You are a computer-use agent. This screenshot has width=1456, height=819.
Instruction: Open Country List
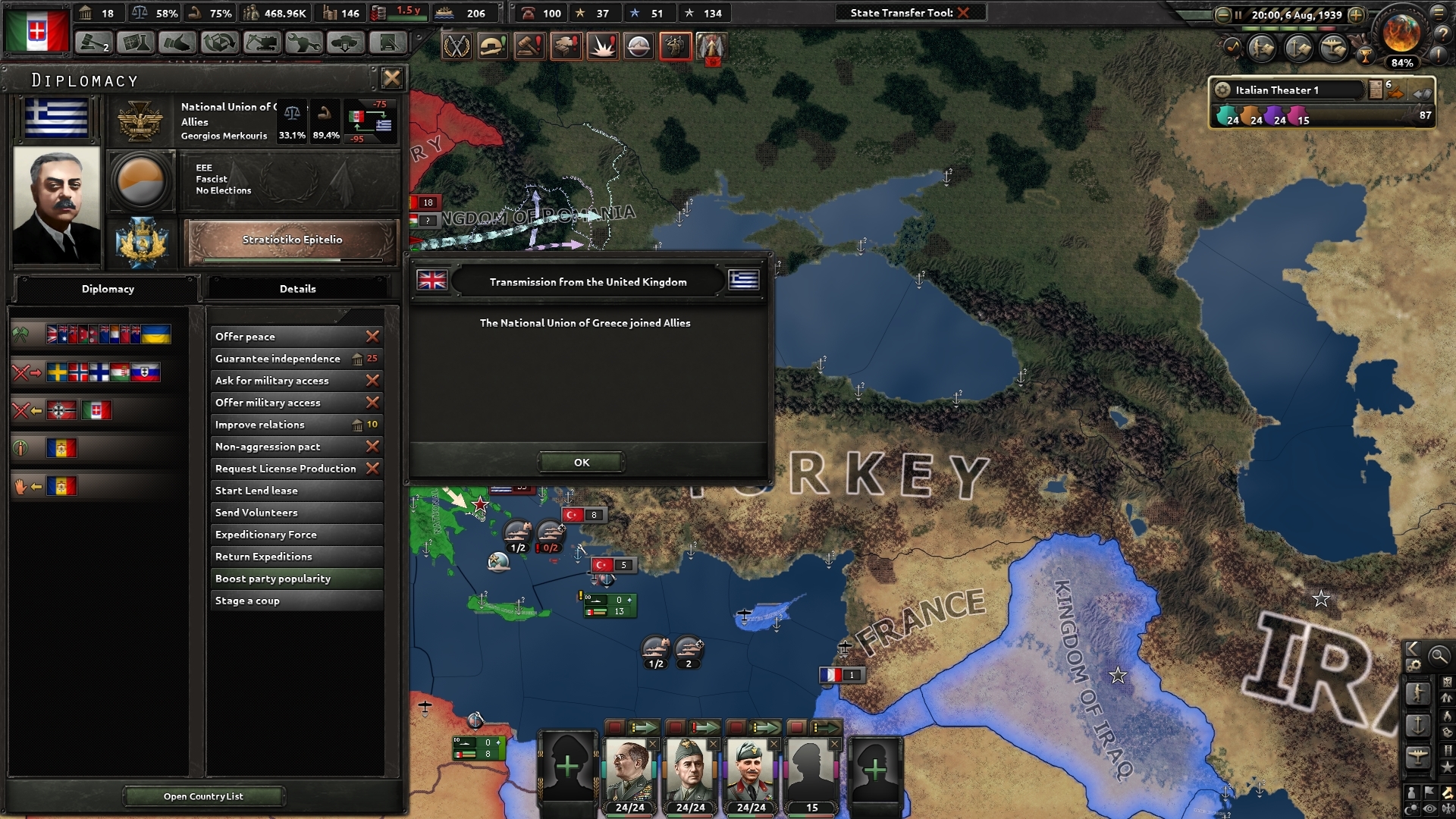(203, 796)
